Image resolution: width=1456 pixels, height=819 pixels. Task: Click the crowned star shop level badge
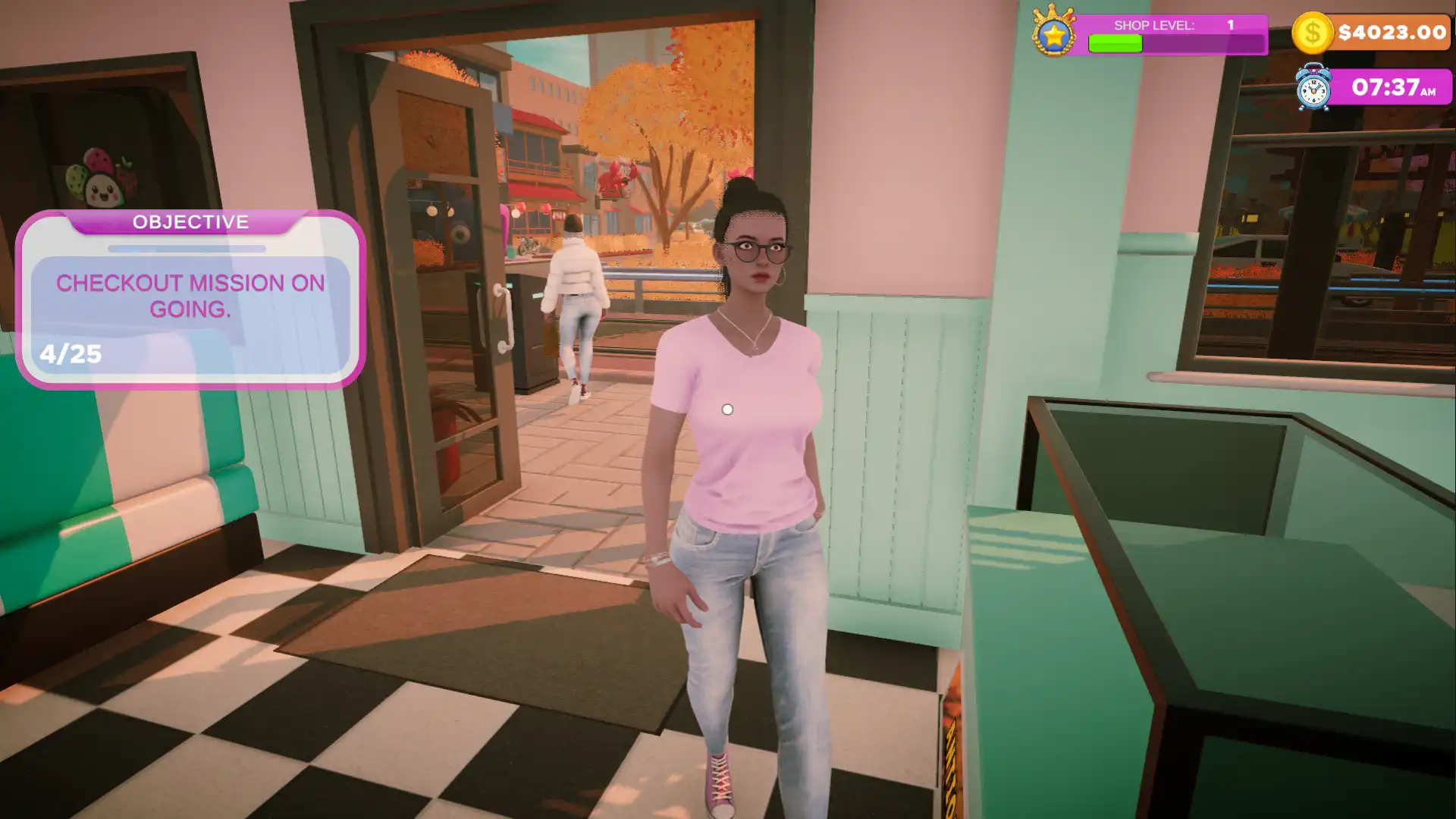[x=1054, y=33]
